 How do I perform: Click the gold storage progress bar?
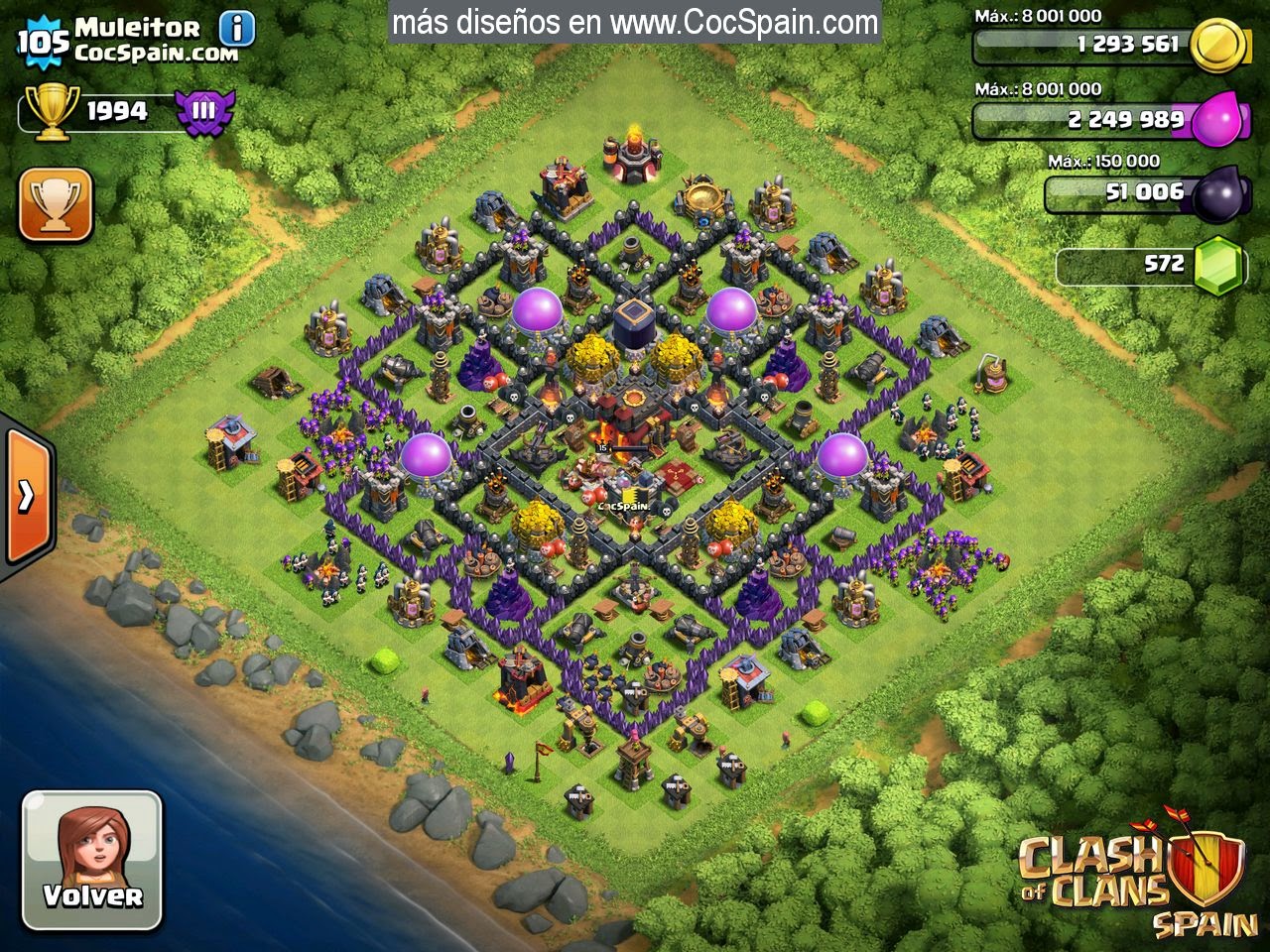[x=1081, y=44]
